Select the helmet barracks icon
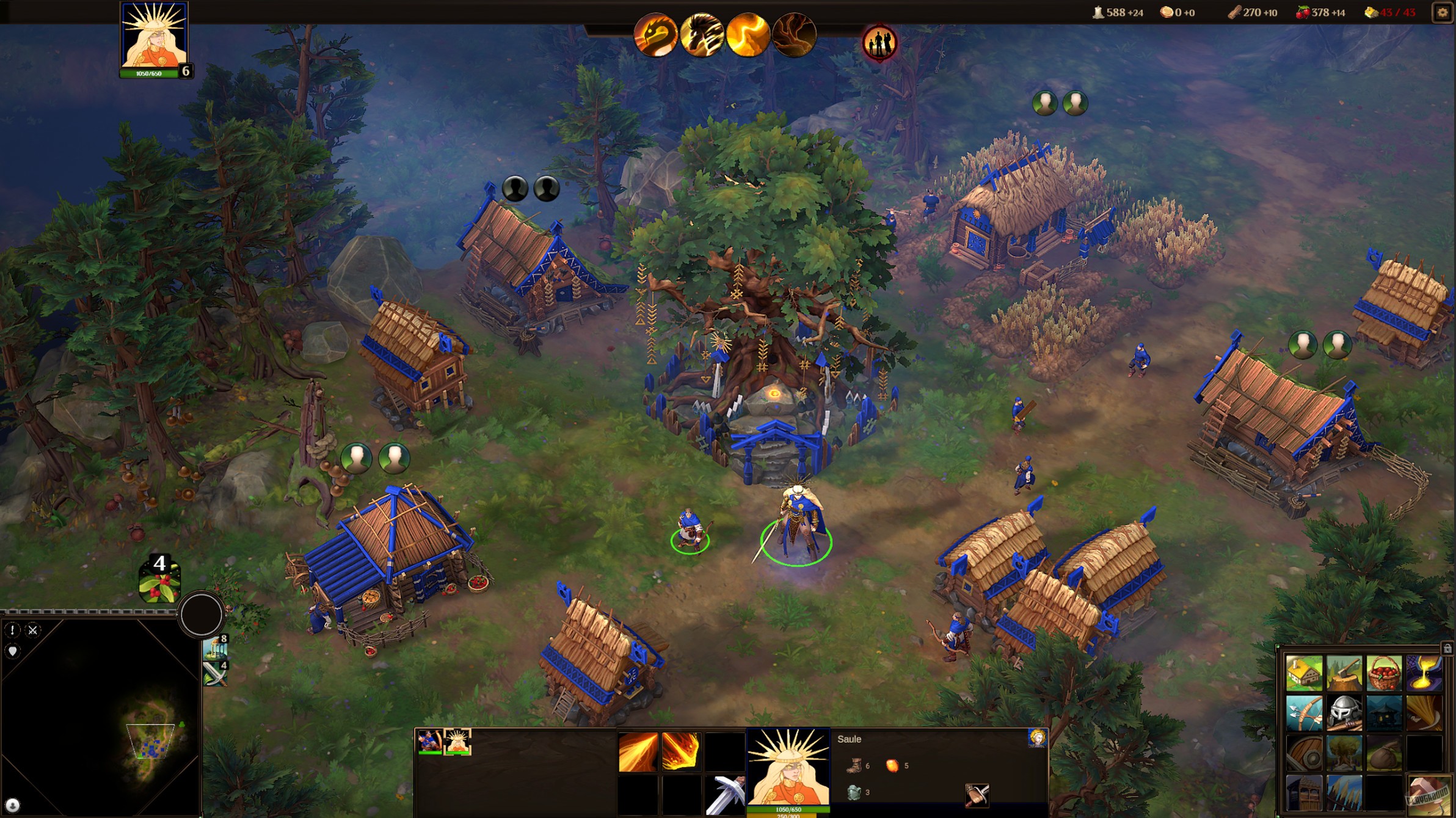 point(1344,713)
